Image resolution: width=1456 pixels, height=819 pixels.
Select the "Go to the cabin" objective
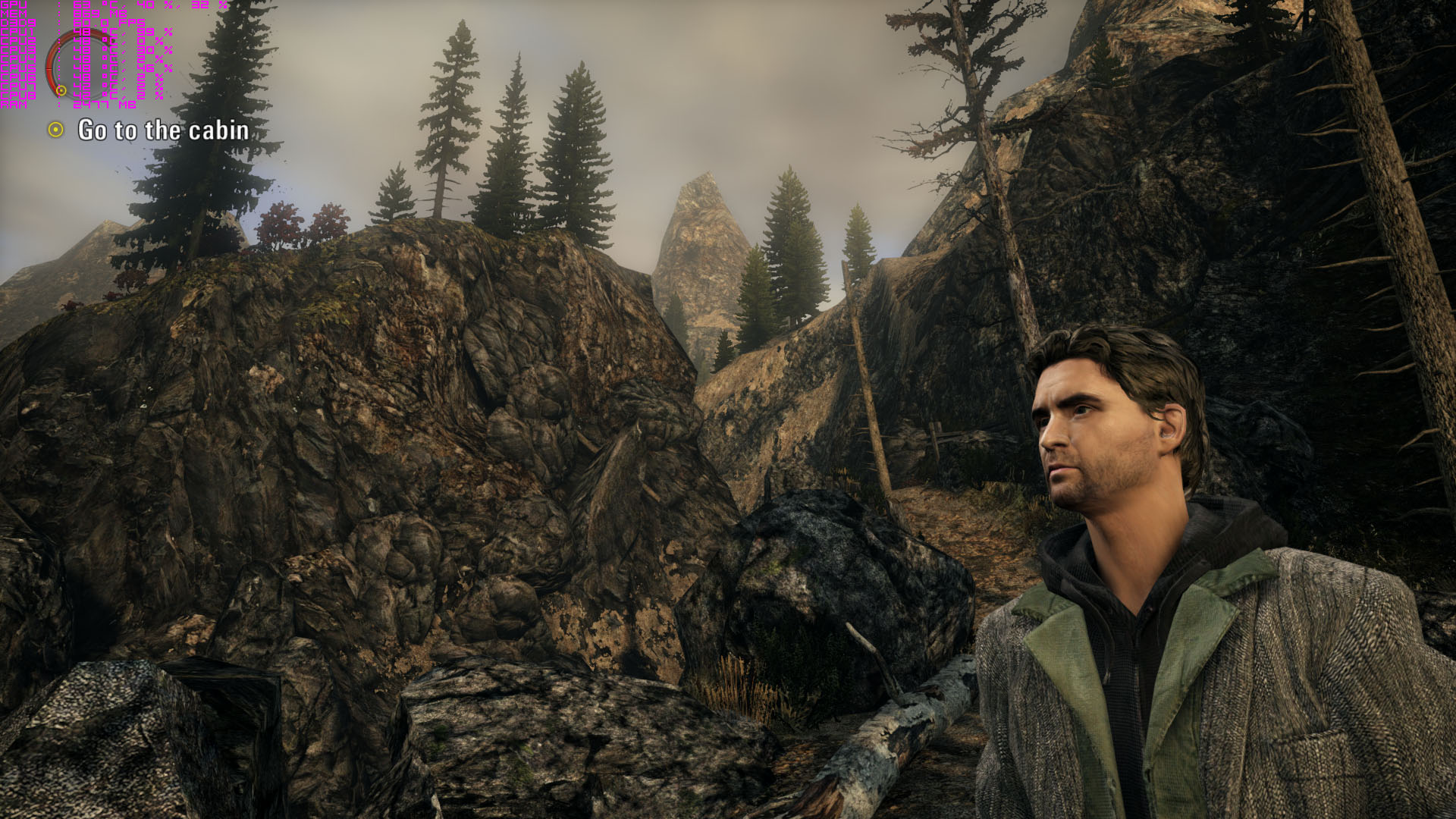(x=163, y=130)
